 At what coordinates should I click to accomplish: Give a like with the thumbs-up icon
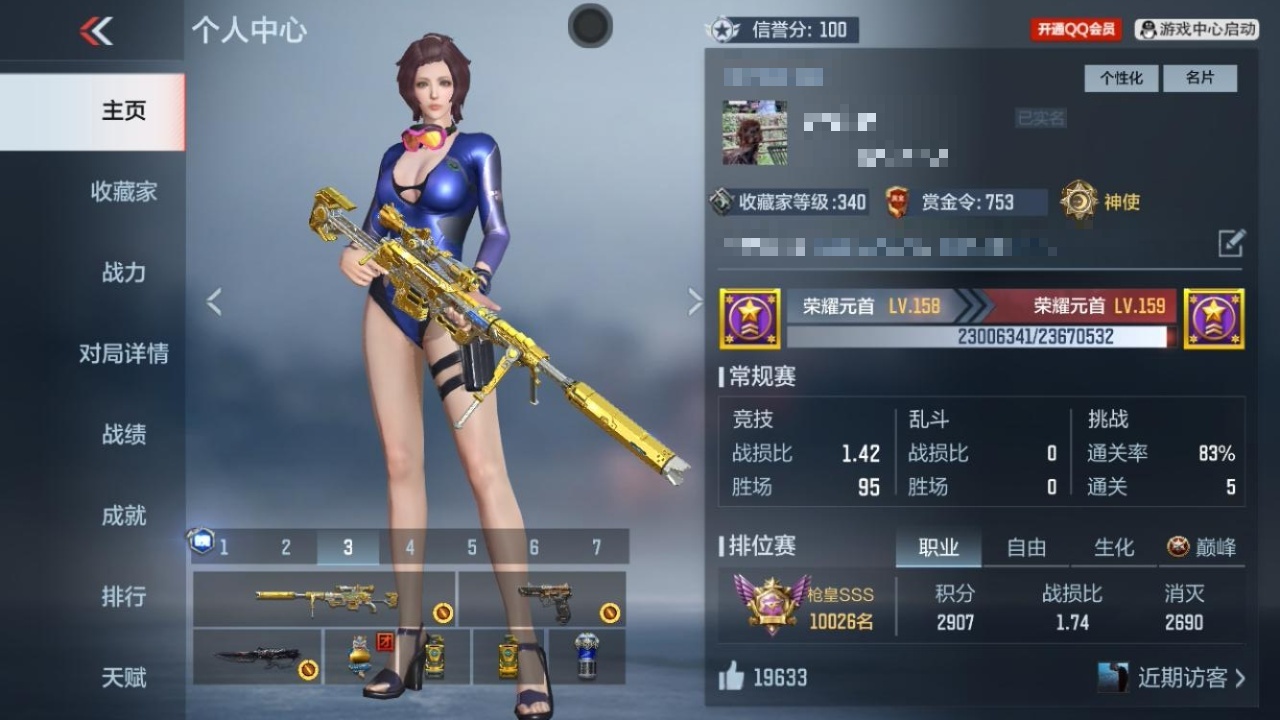click(x=731, y=677)
